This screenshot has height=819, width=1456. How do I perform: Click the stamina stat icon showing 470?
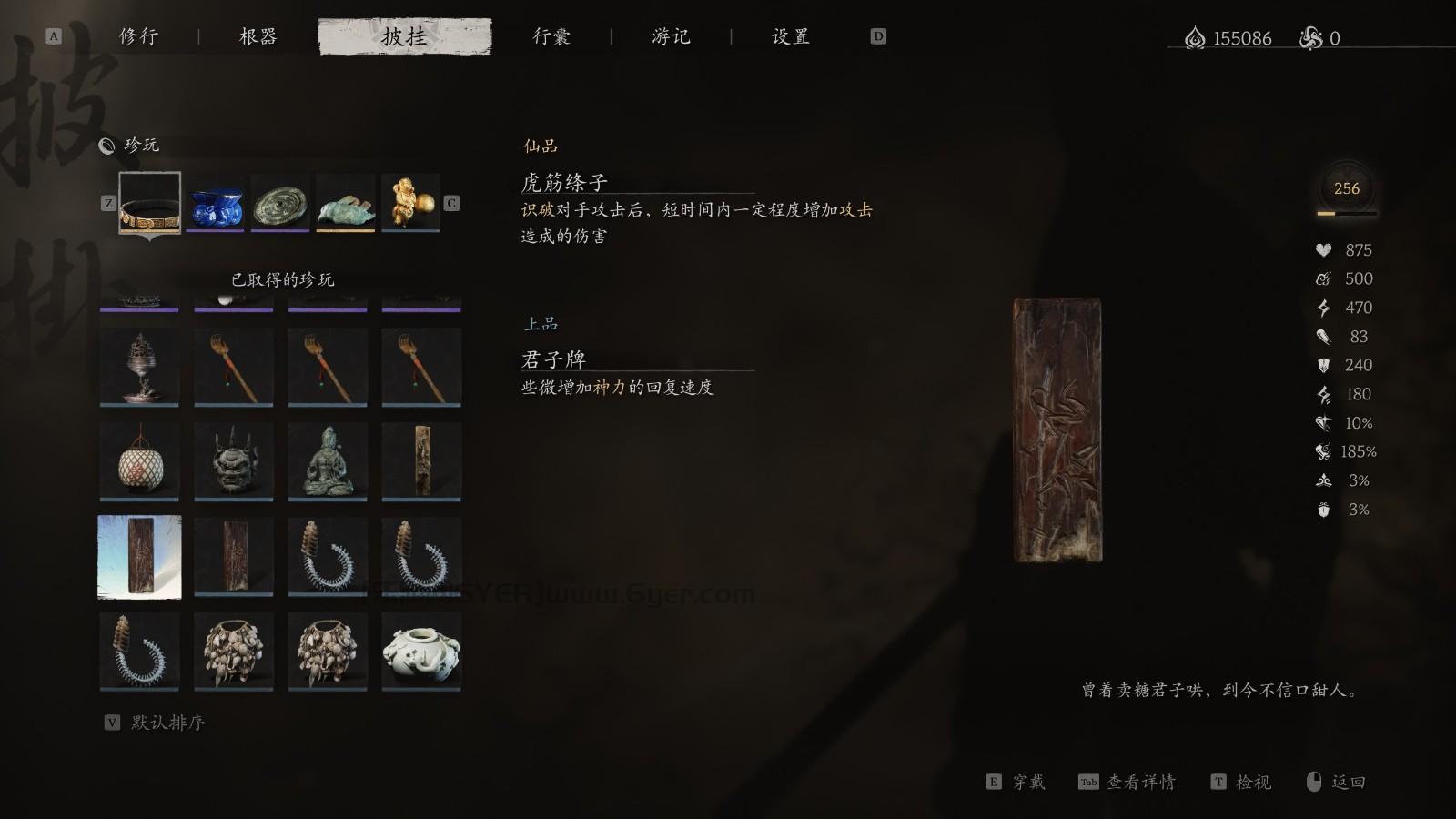(1322, 307)
